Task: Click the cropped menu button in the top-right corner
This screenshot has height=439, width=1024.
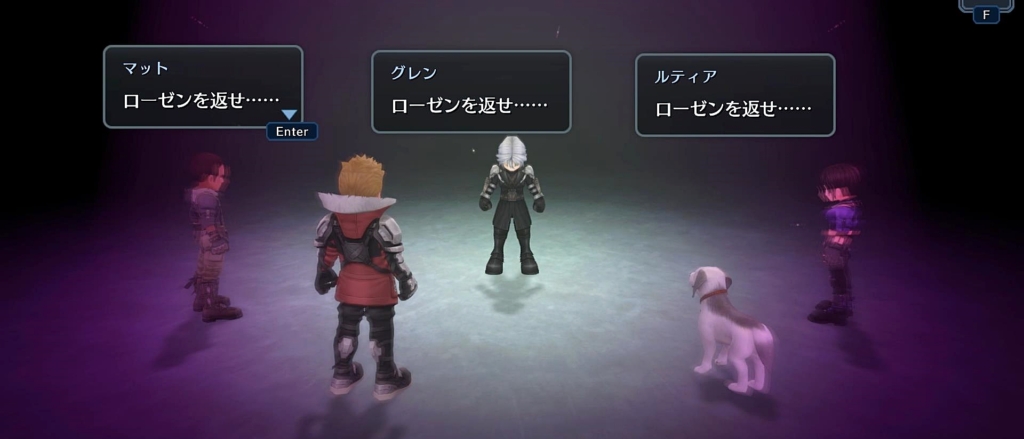Action: (x=984, y=6)
